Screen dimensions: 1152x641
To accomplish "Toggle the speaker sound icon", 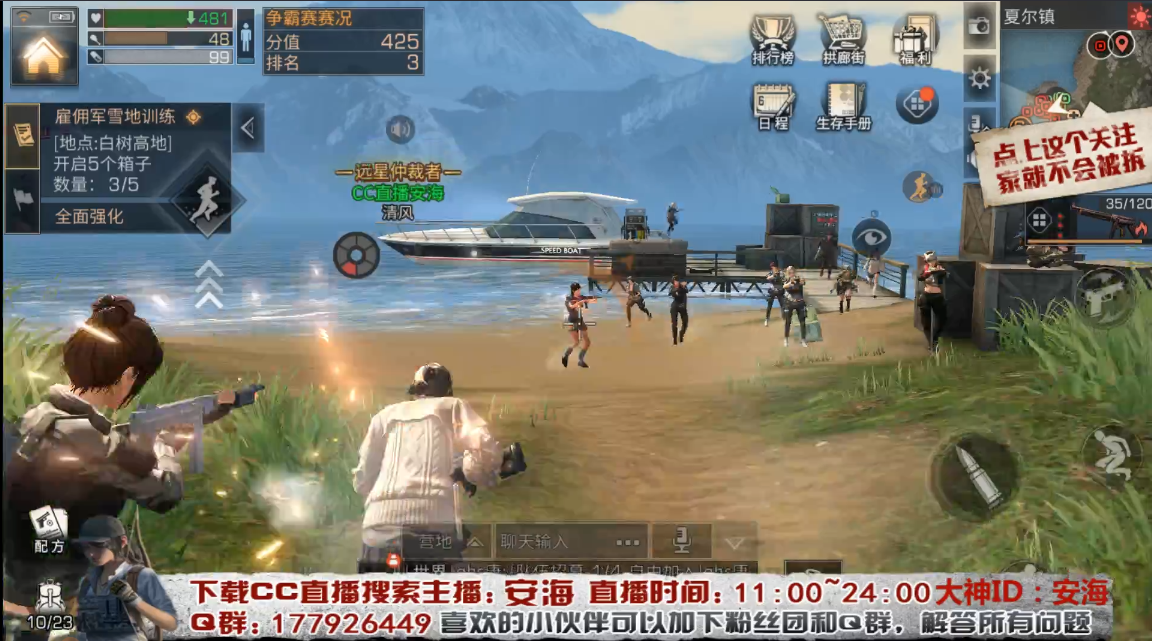I will (x=400, y=129).
